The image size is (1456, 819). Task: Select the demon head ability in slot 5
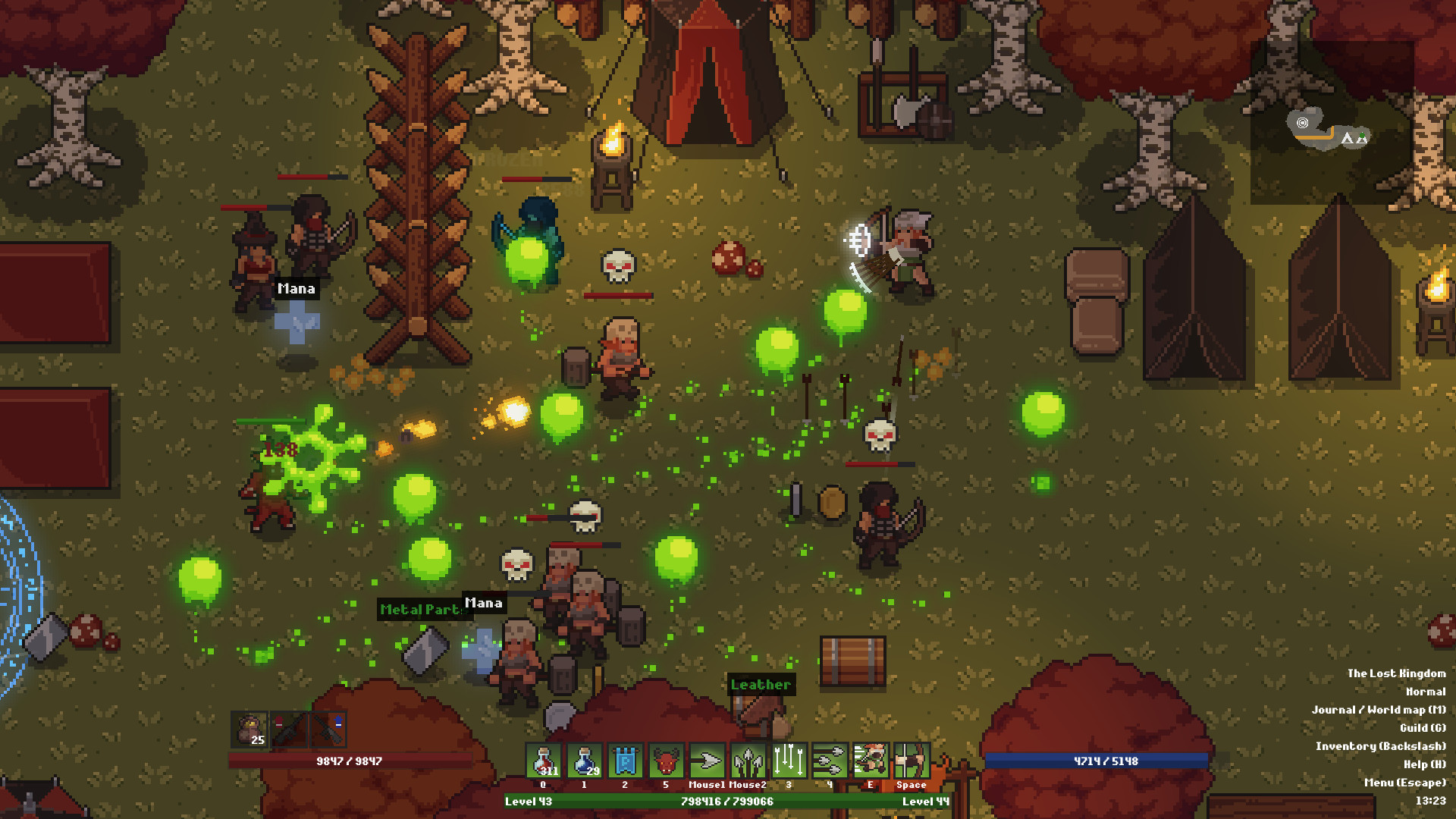(665, 762)
